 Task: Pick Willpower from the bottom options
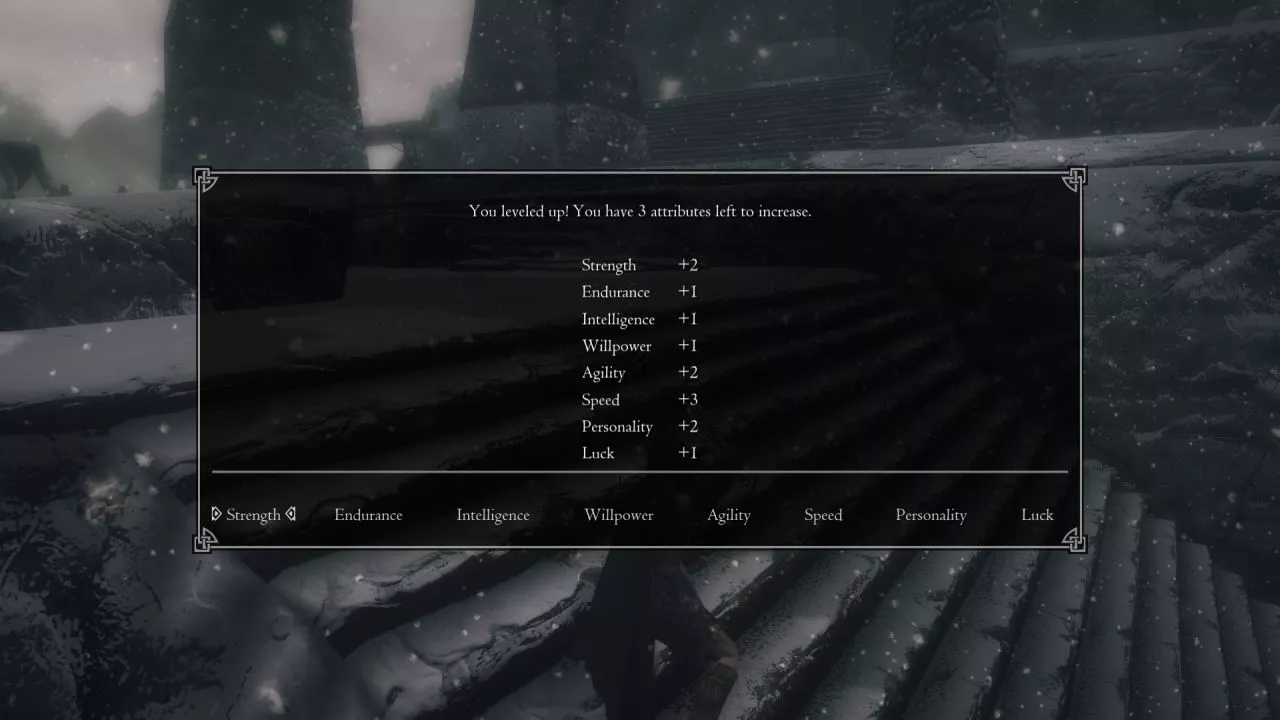pos(619,515)
